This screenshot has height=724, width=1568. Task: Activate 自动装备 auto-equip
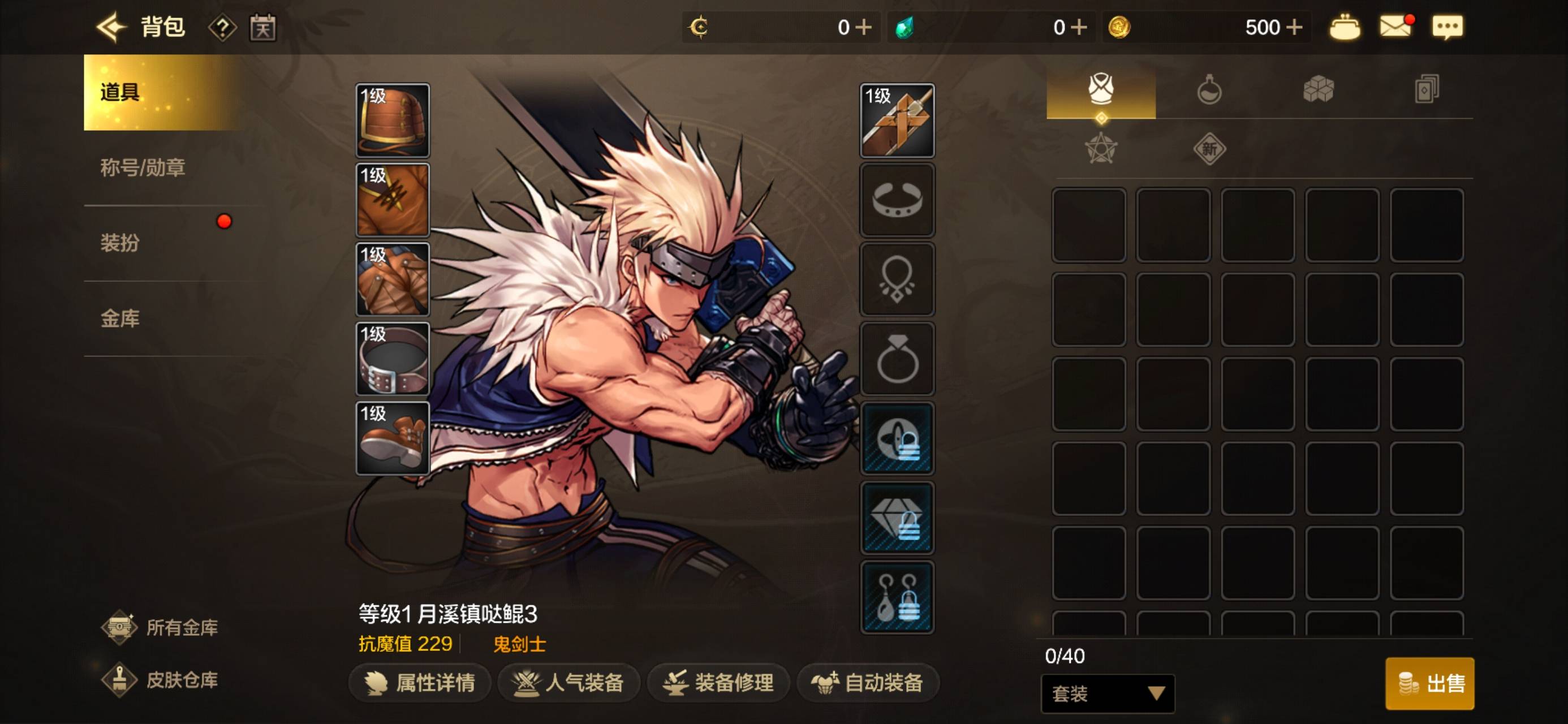pos(868,683)
